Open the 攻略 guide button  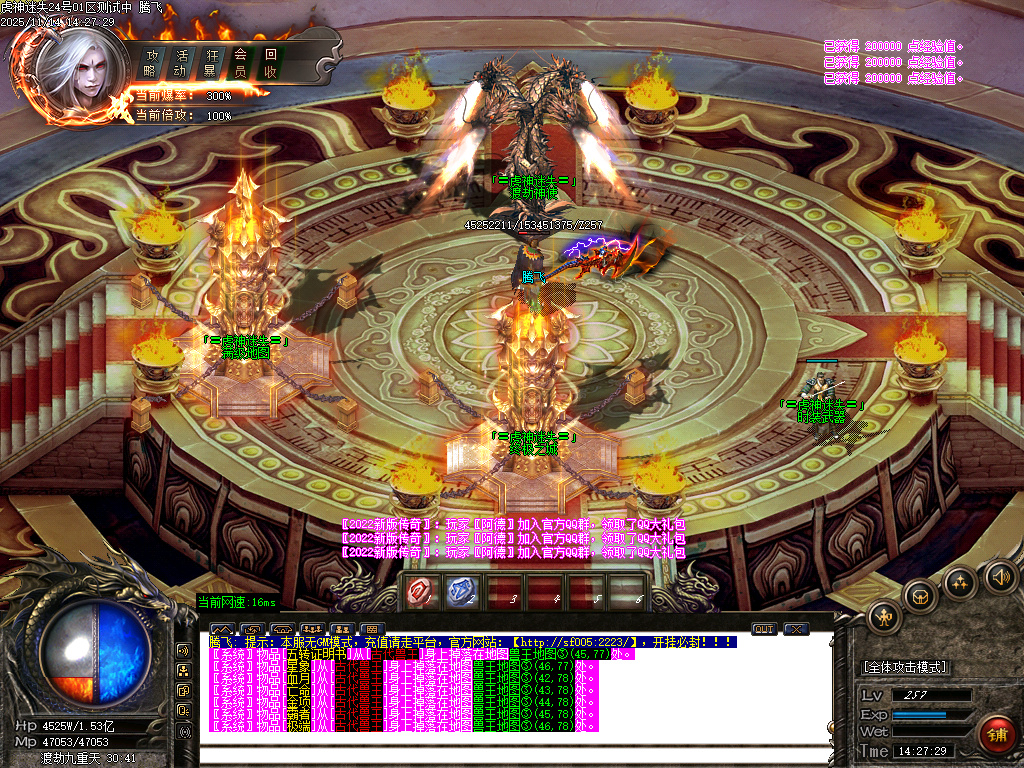pos(151,63)
